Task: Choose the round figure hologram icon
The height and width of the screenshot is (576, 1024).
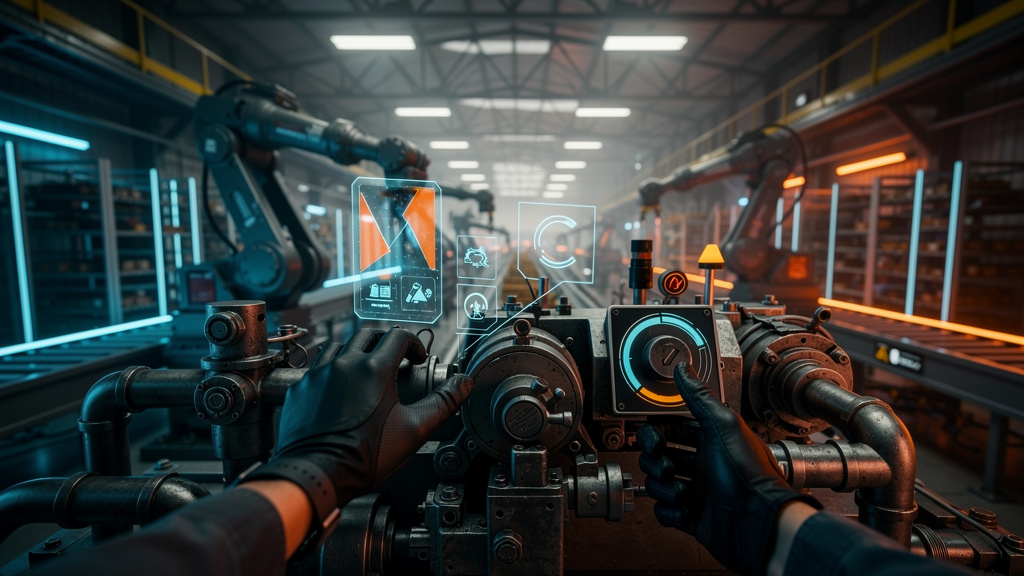Action: click(476, 306)
